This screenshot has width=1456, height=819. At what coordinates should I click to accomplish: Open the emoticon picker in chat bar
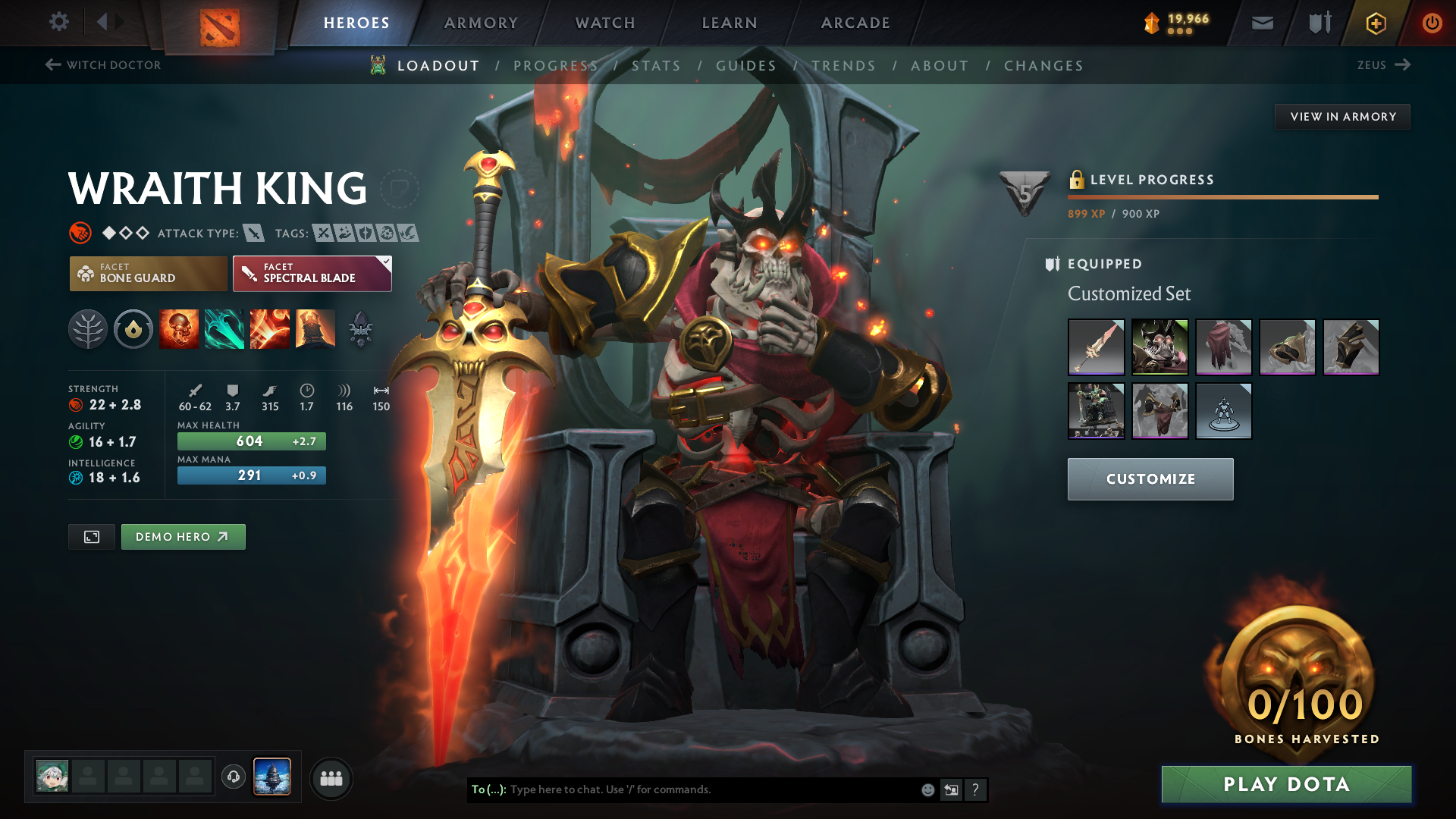(927, 789)
